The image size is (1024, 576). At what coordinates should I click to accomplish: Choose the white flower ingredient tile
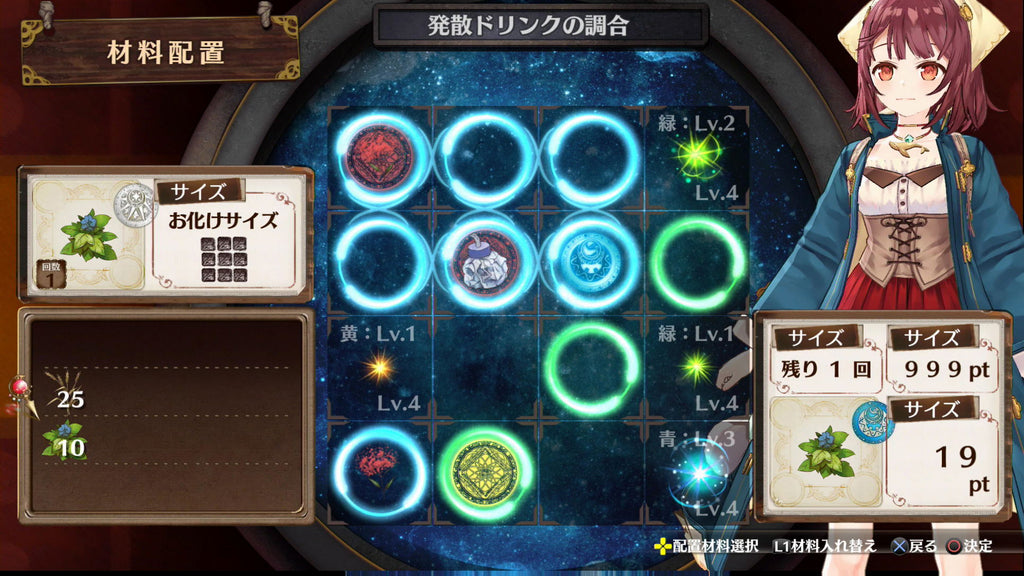[487, 263]
